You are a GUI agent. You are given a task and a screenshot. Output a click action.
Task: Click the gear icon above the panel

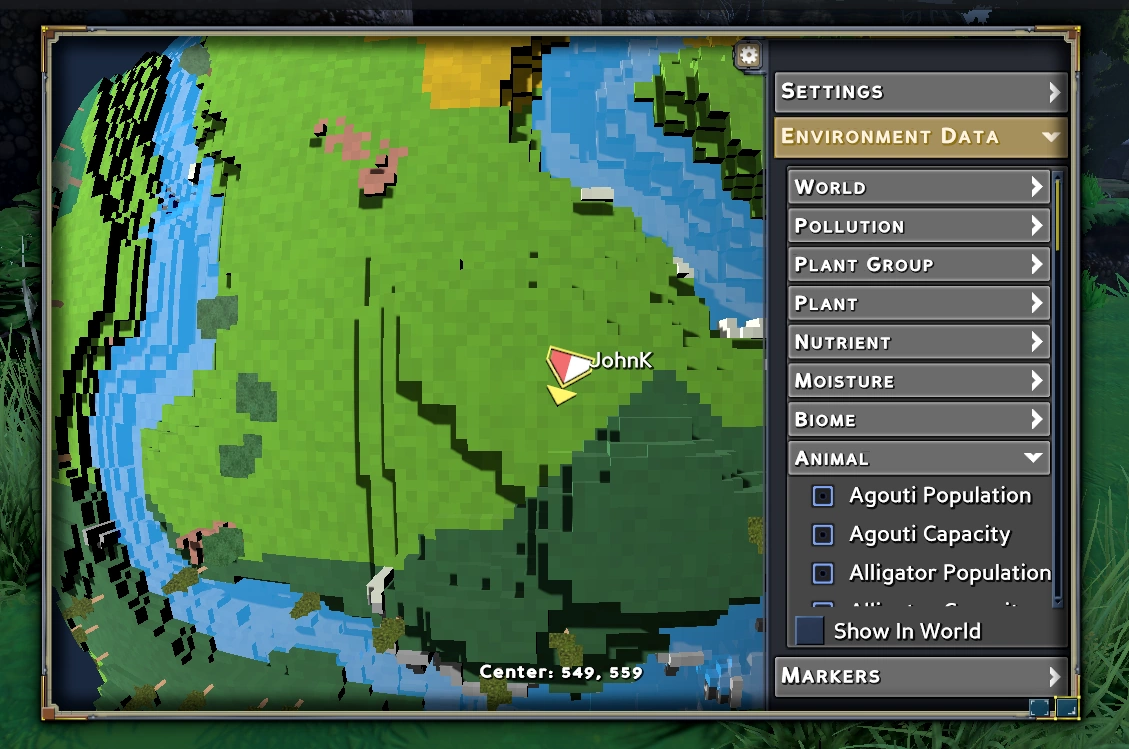pos(748,55)
